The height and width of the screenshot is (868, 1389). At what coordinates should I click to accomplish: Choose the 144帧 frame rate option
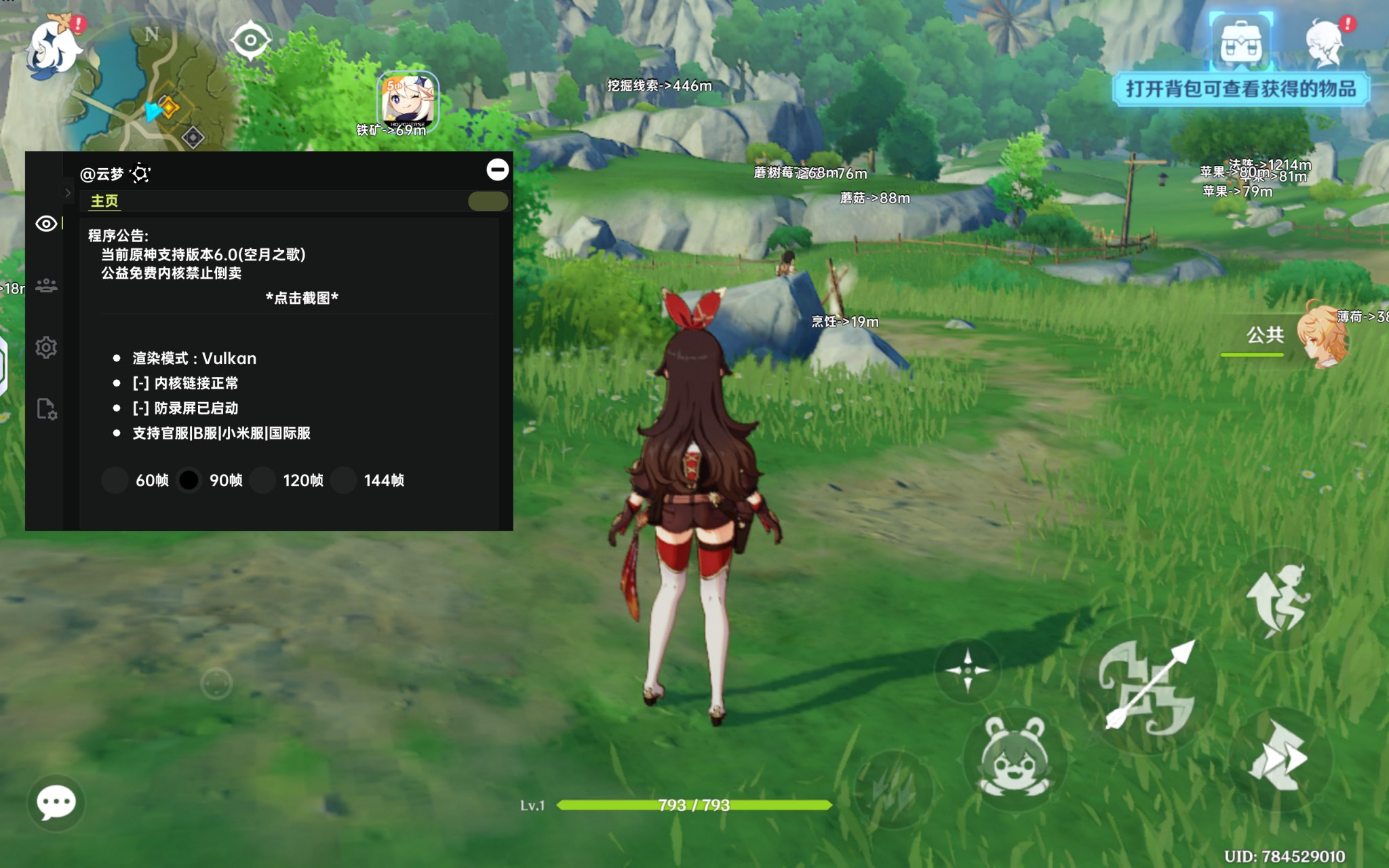click(x=344, y=480)
